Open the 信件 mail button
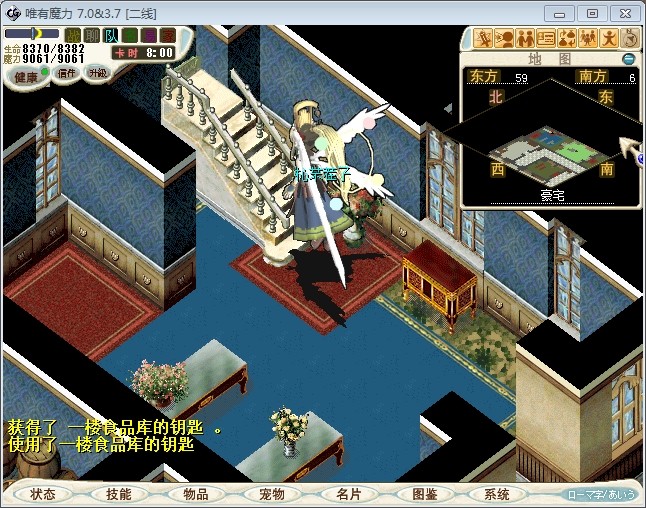The height and width of the screenshot is (508, 646). pos(67,73)
